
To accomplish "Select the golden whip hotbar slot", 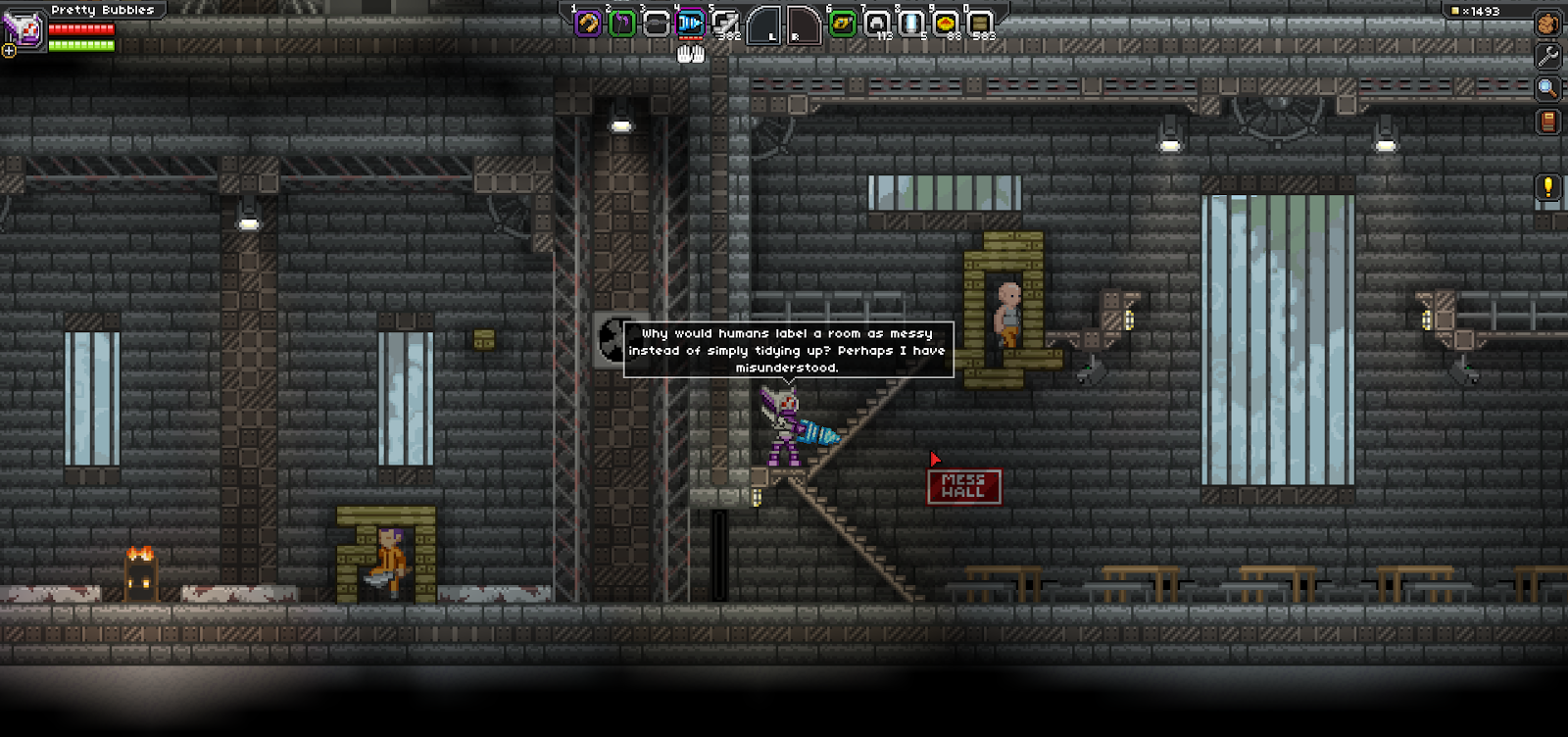I will tap(588, 23).
